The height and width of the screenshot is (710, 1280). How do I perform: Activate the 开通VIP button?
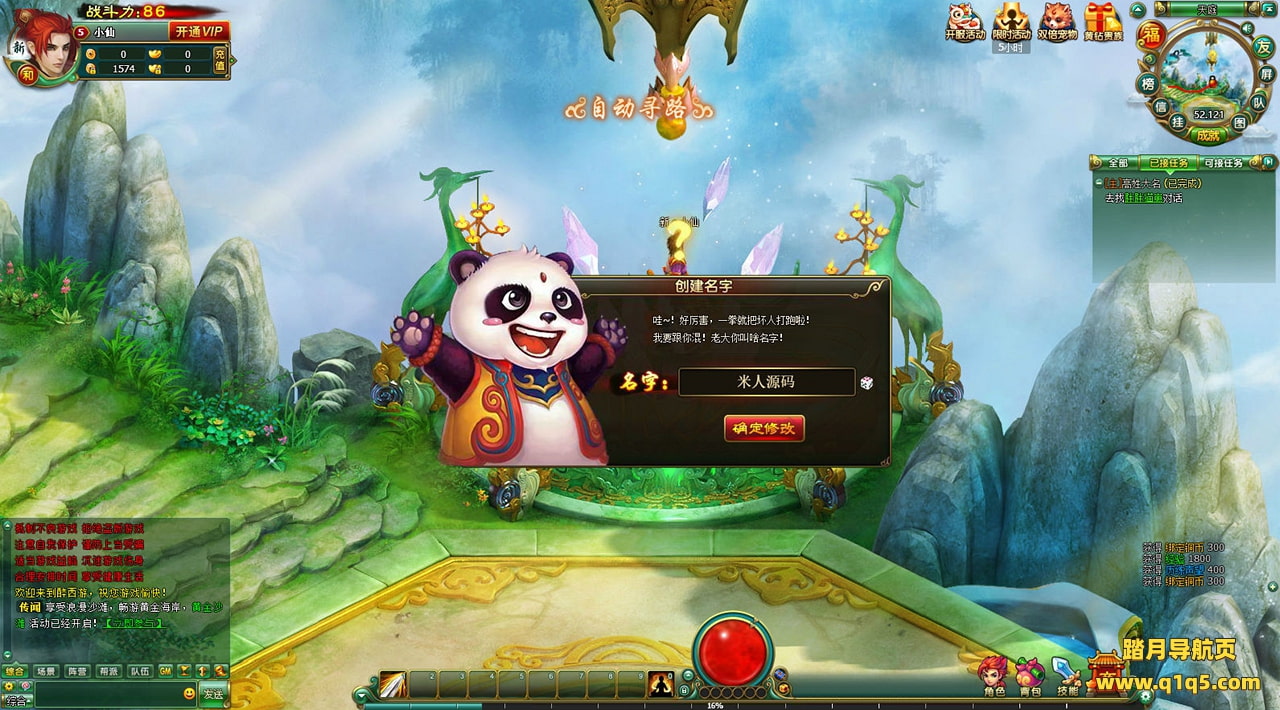click(x=199, y=31)
